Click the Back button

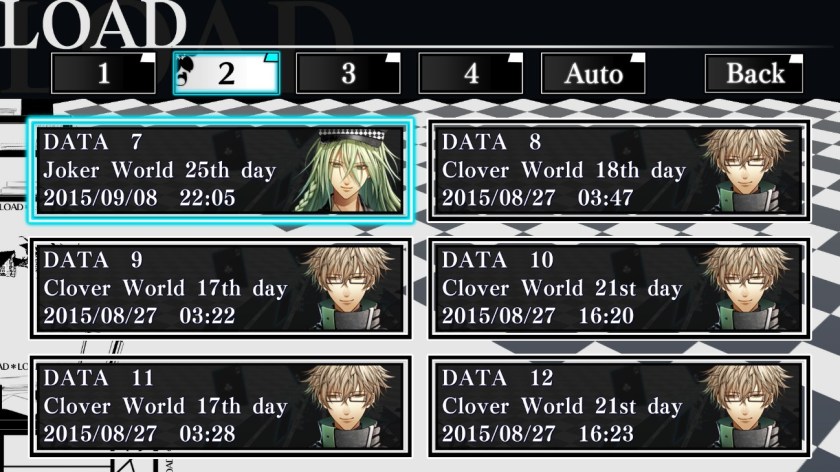click(754, 73)
